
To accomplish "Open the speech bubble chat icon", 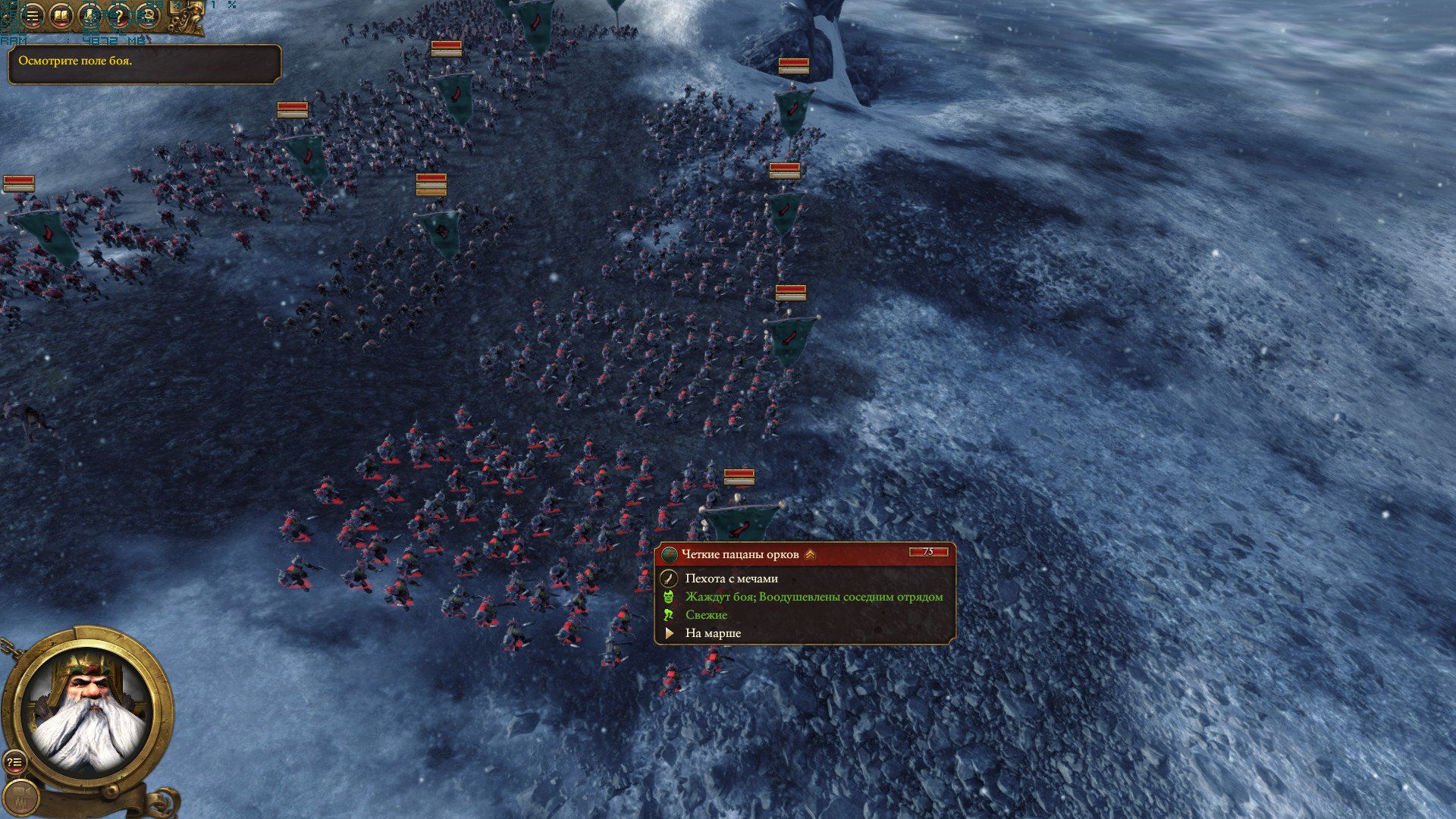I will (147, 16).
